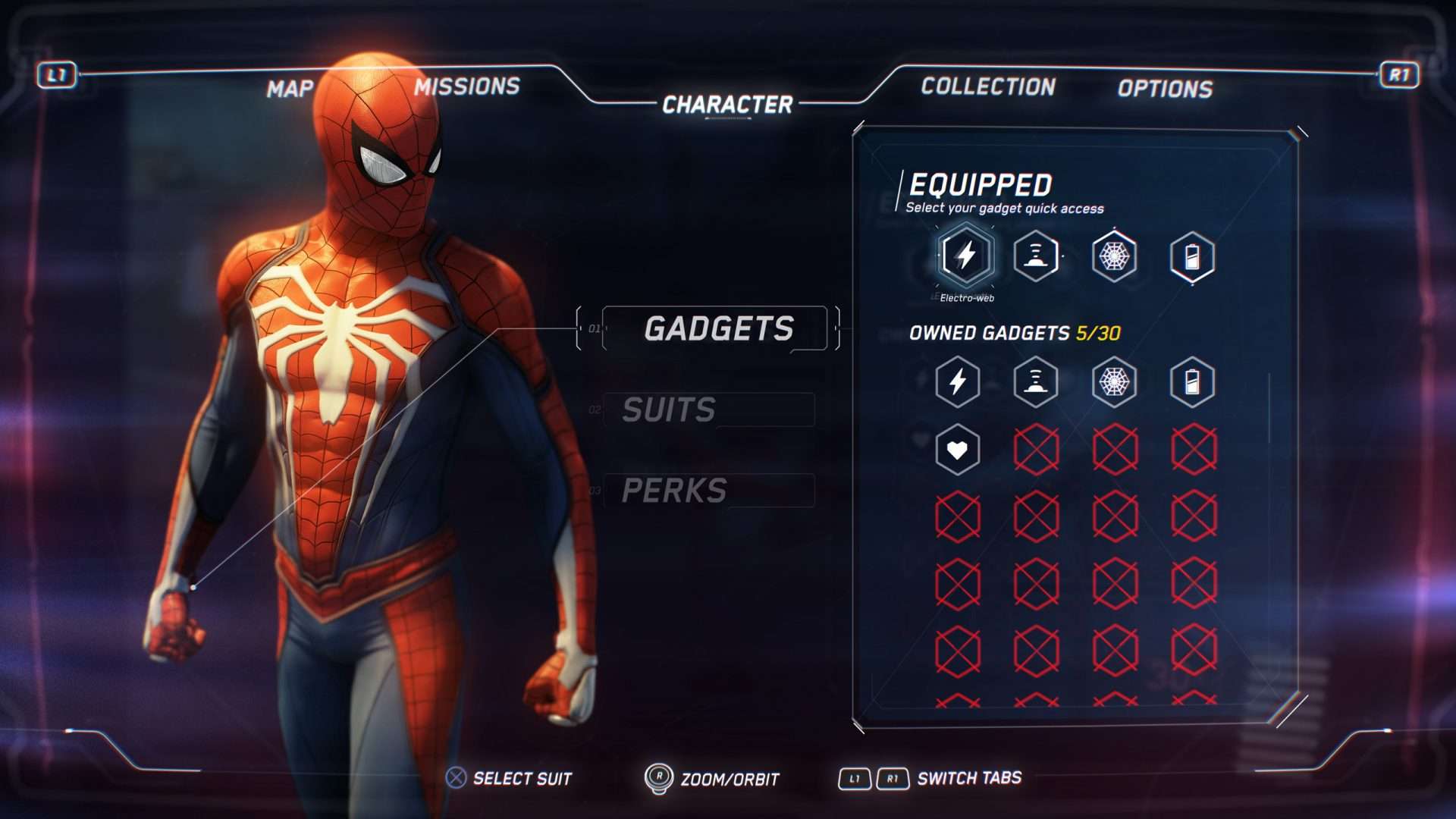Click the equipped spider web gadget icon
This screenshot has width=1456, height=819.
tap(1114, 256)
